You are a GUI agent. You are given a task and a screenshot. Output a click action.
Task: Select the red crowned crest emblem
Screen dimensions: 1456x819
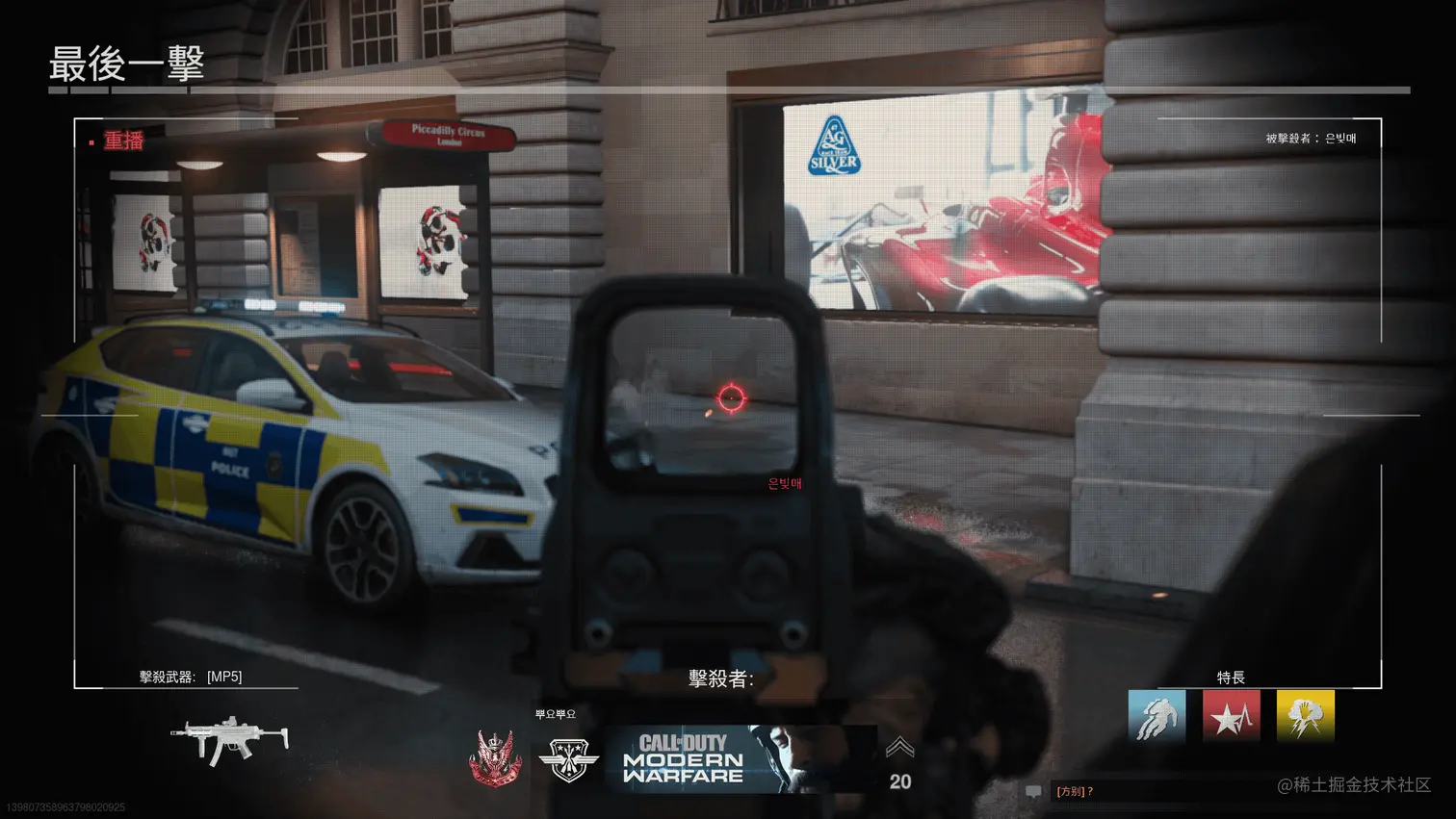click(496, 759)
